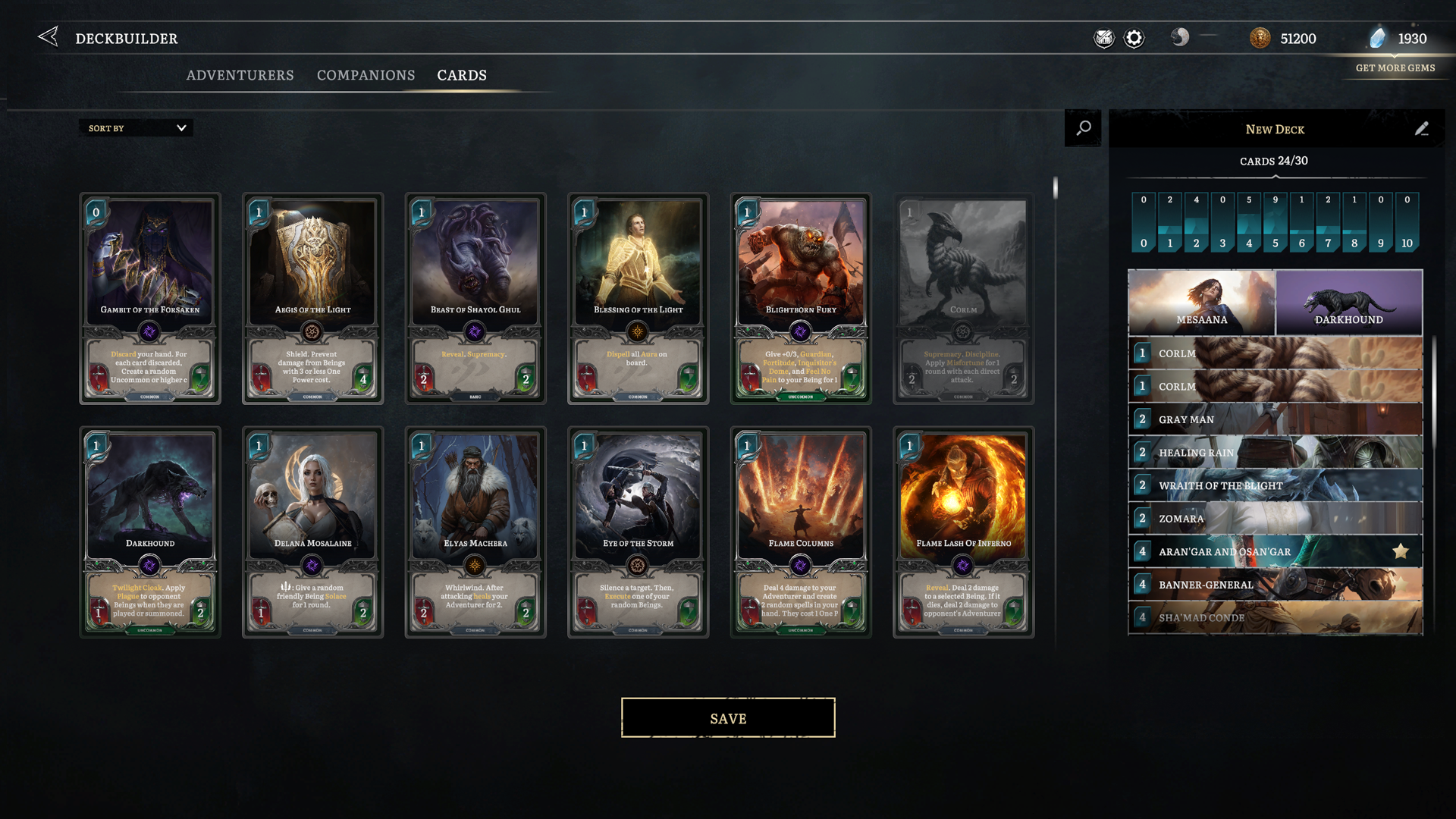1456x819 pixels.
Task: Click the star on Aran'gar and Osan'gar
Action: [x=1399, y=551]
